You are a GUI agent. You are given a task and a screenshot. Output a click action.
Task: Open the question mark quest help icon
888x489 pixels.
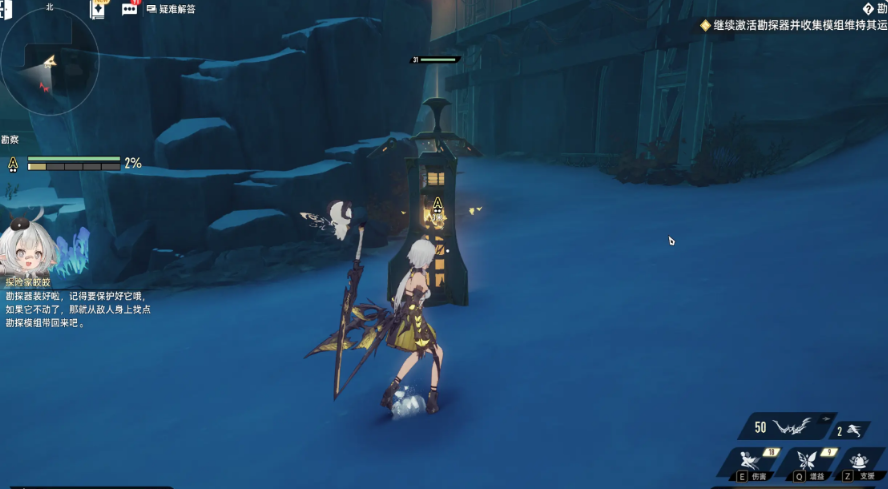click(868, 8)
